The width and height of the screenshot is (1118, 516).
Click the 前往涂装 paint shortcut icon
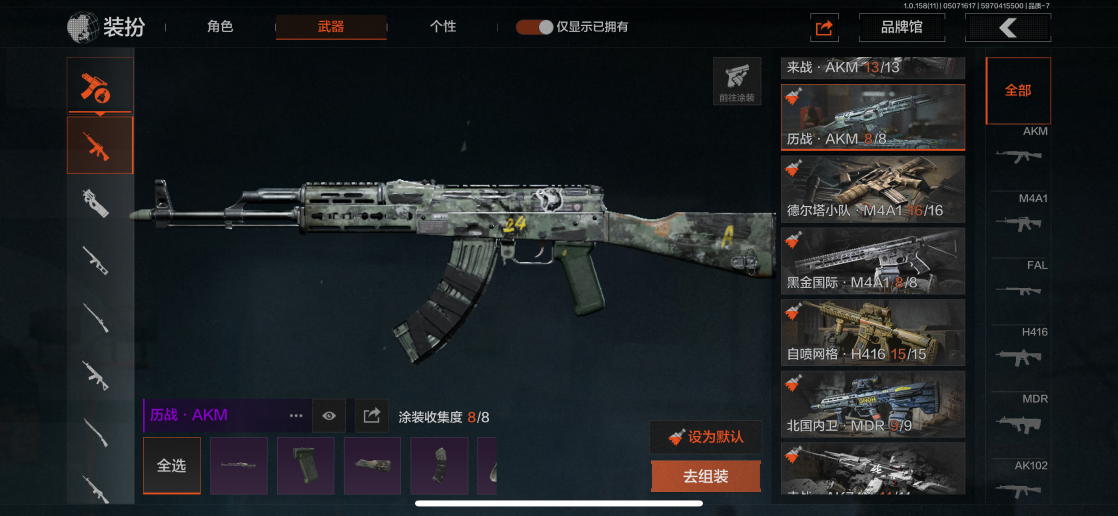pos(737,81)
